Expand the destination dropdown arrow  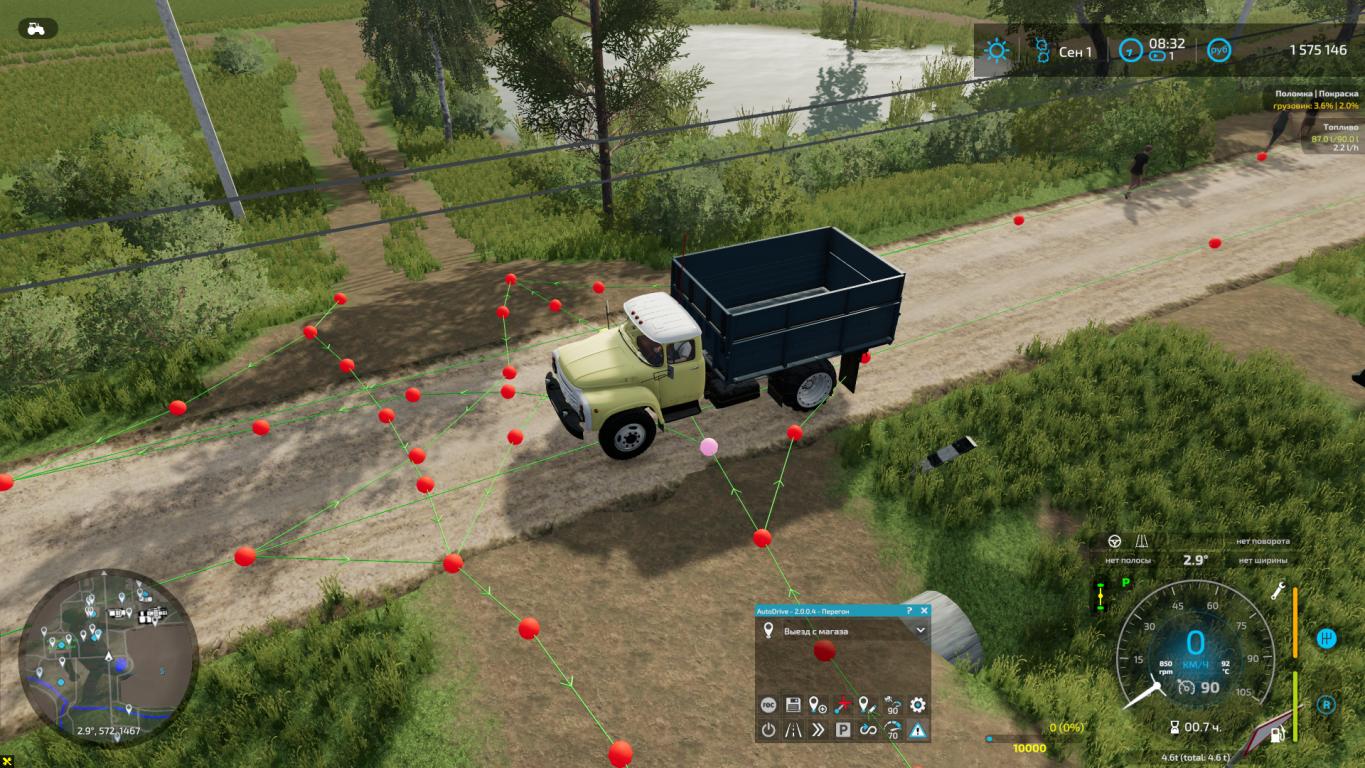(x=920, y=631)
